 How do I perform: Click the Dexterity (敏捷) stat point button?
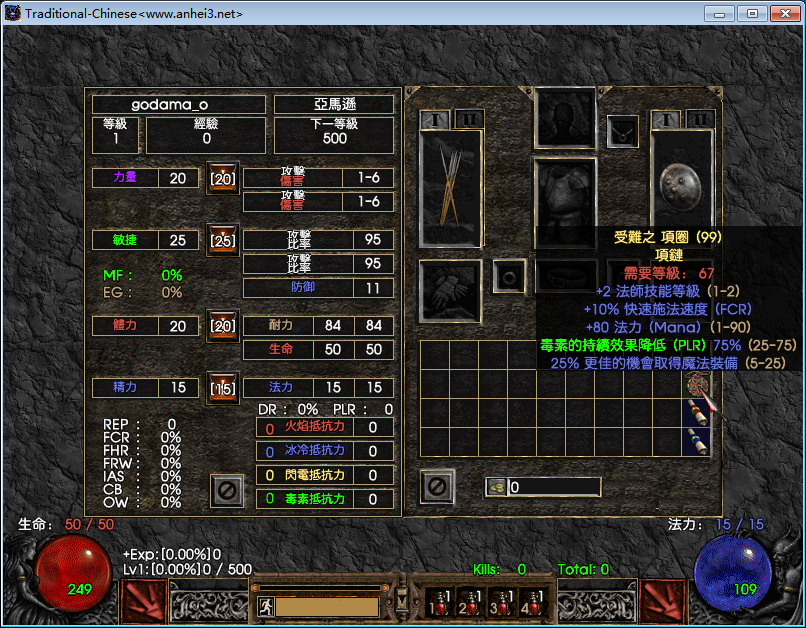click(x=222, y=240)
